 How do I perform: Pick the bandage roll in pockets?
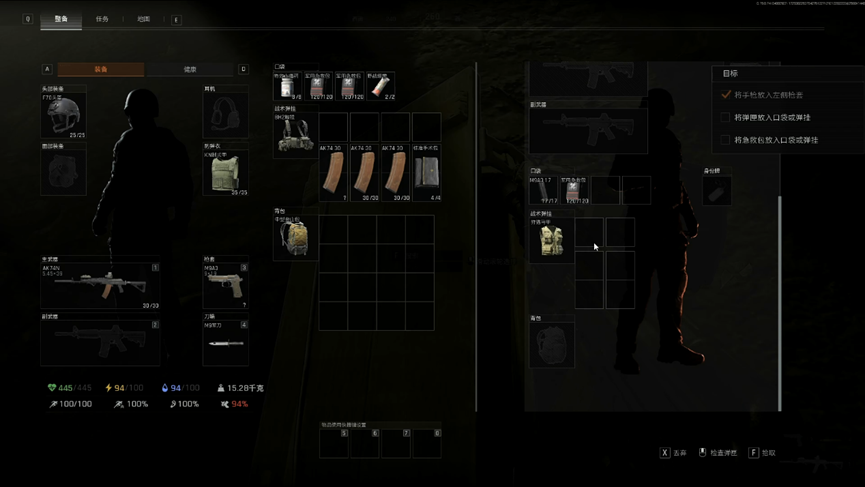(381, 86)
